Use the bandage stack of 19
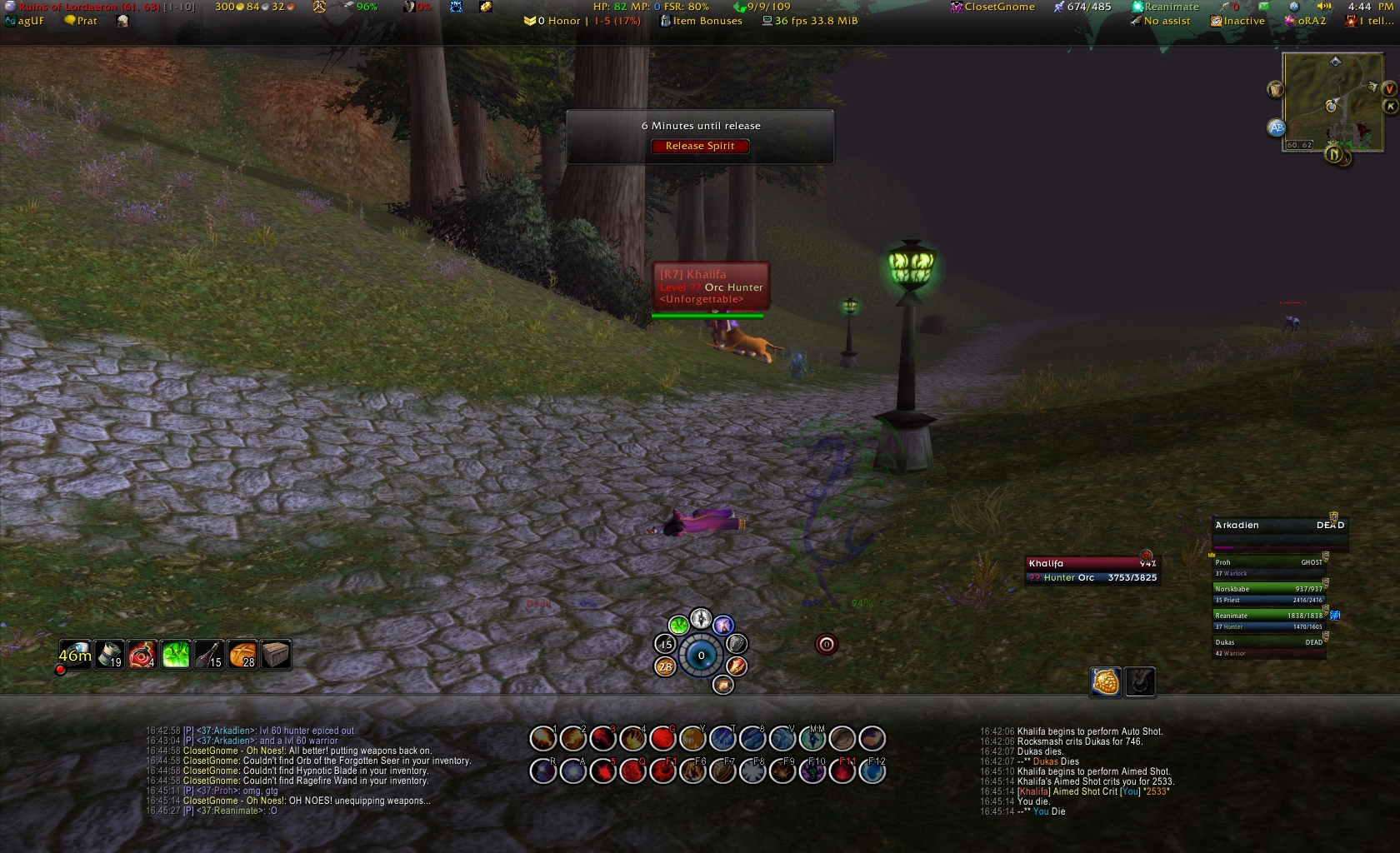 [x=109, y=655]
